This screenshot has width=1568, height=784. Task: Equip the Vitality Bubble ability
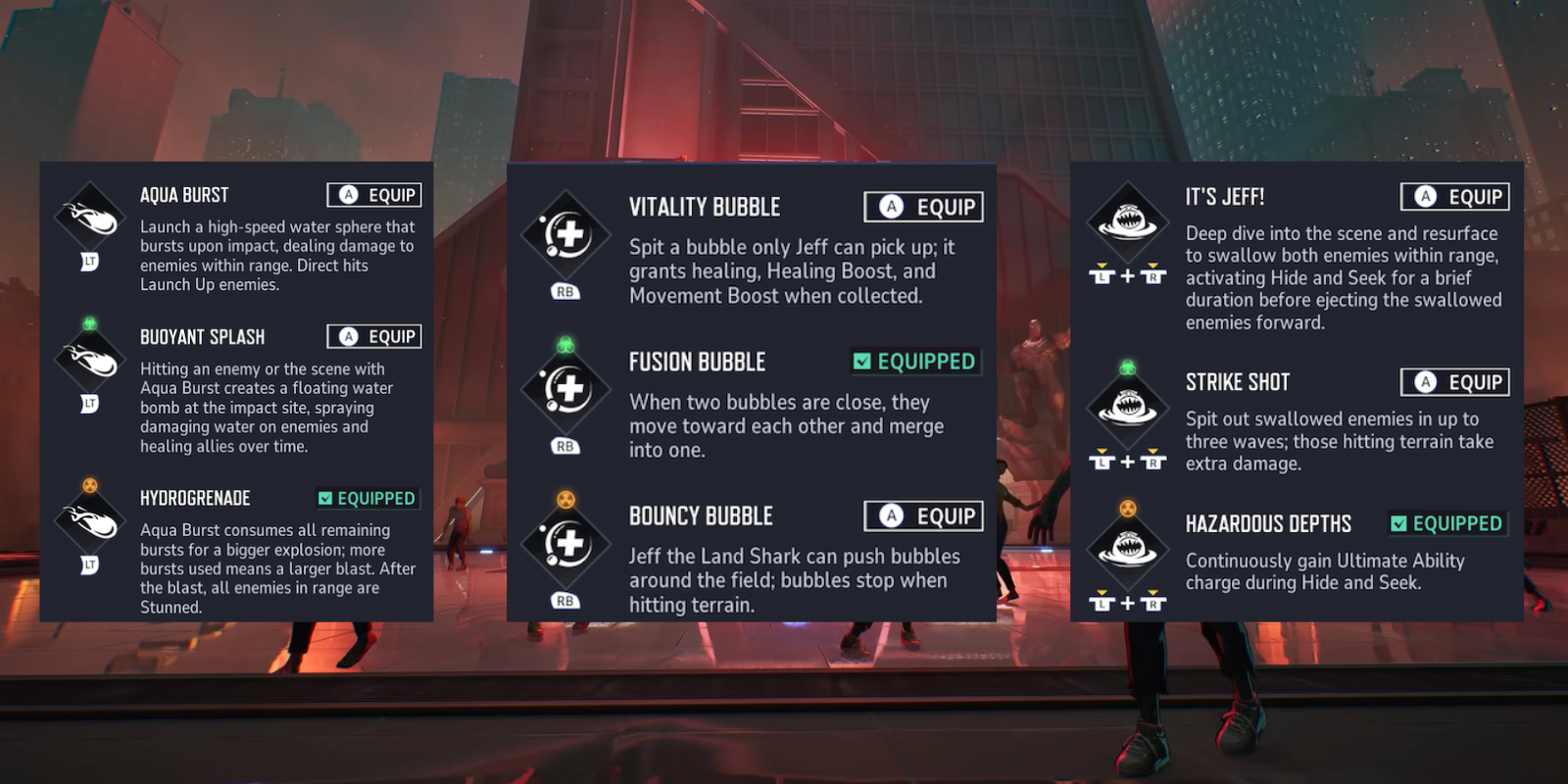click(x=921, y=207)
